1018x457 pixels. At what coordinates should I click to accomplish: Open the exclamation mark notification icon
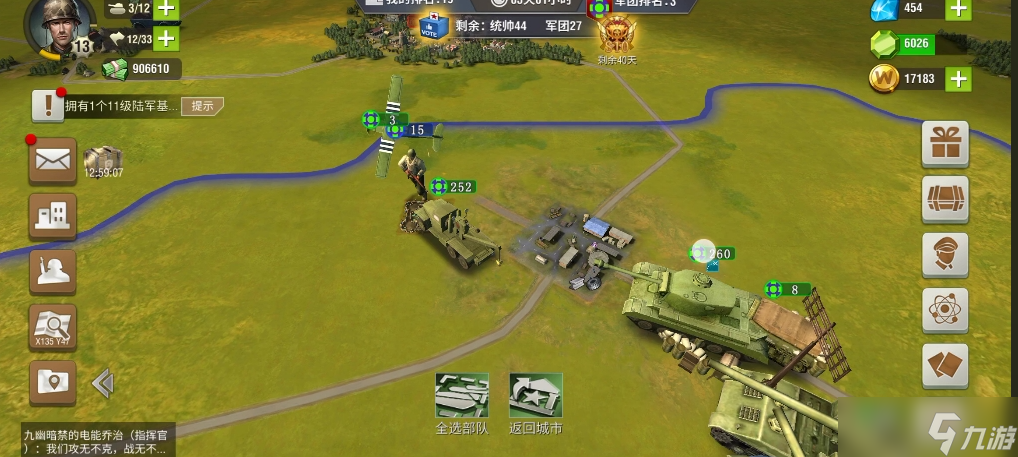pyautogui.click(x=47, y=105)
